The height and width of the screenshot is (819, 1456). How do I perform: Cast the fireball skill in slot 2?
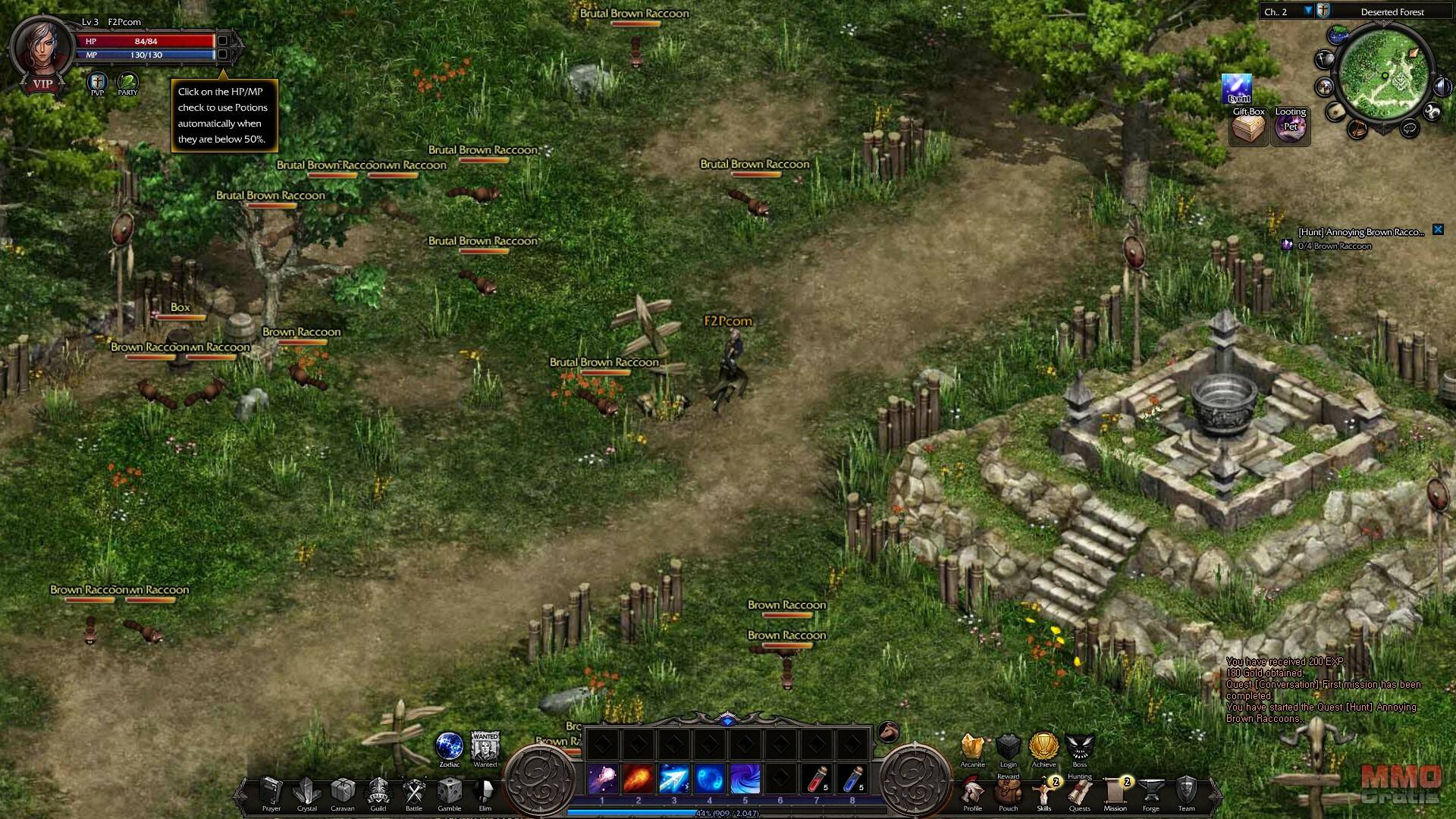(x=638, y=779)
